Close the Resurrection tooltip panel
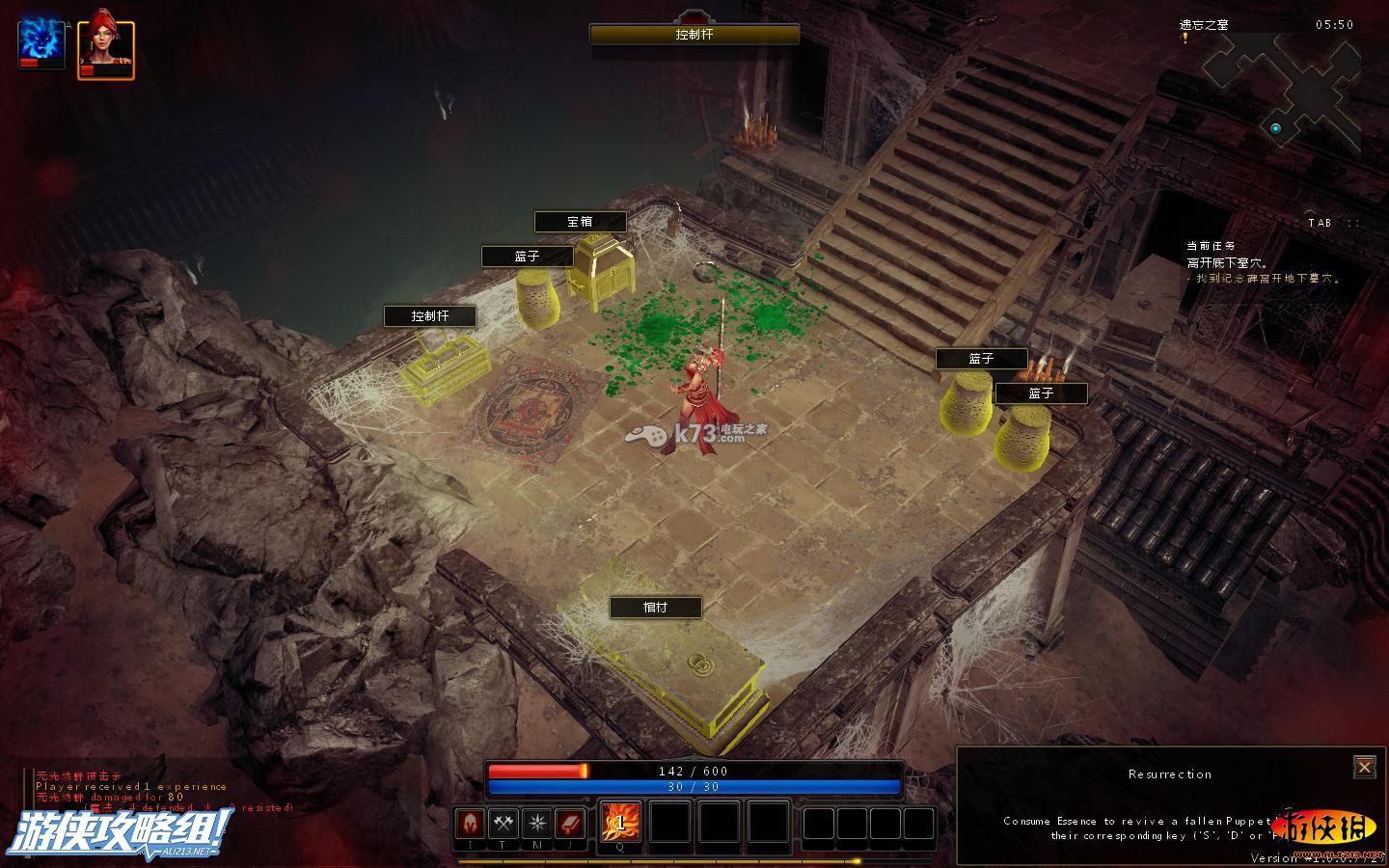Viewport: 1389px width, 868px height. click(1364, 767)
